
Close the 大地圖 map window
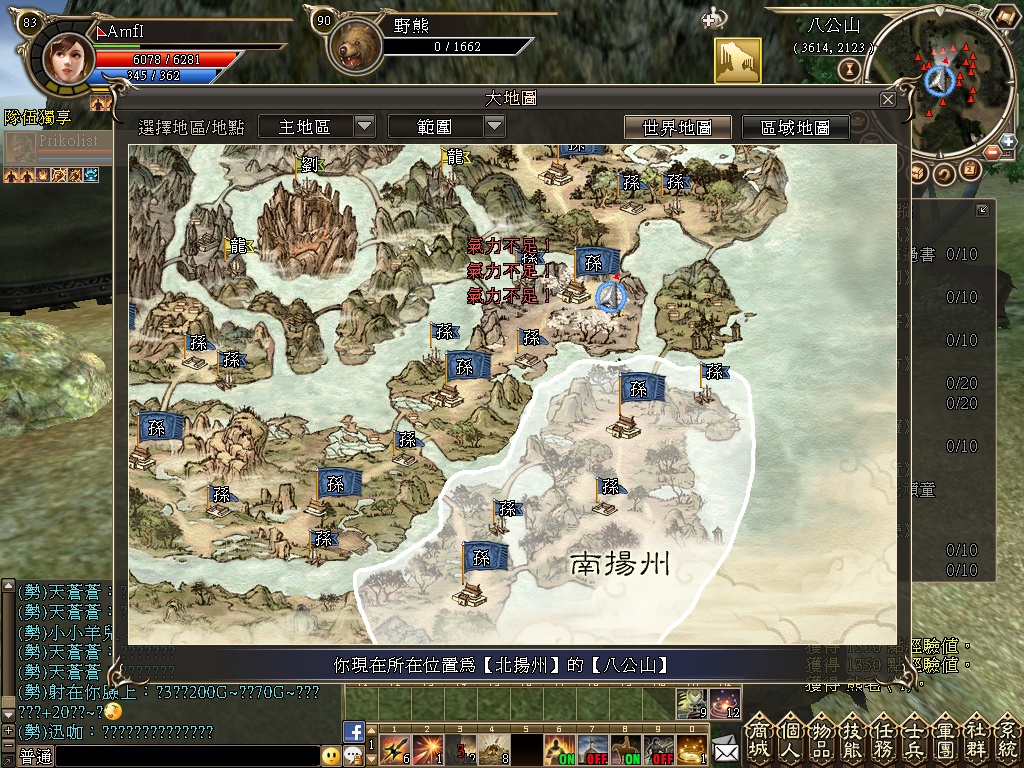(x=887, y=100)
